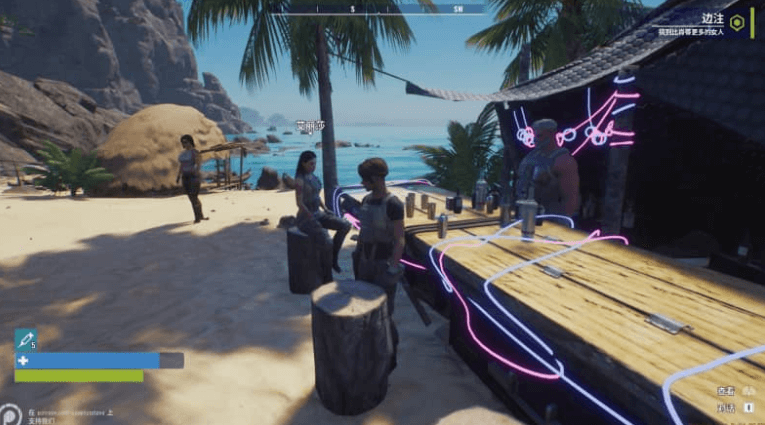This screenshot has height=425, width=765.
Task: Click the yellow hexagon quest icon
Action: pyautogui.click(x=737, y=22)
